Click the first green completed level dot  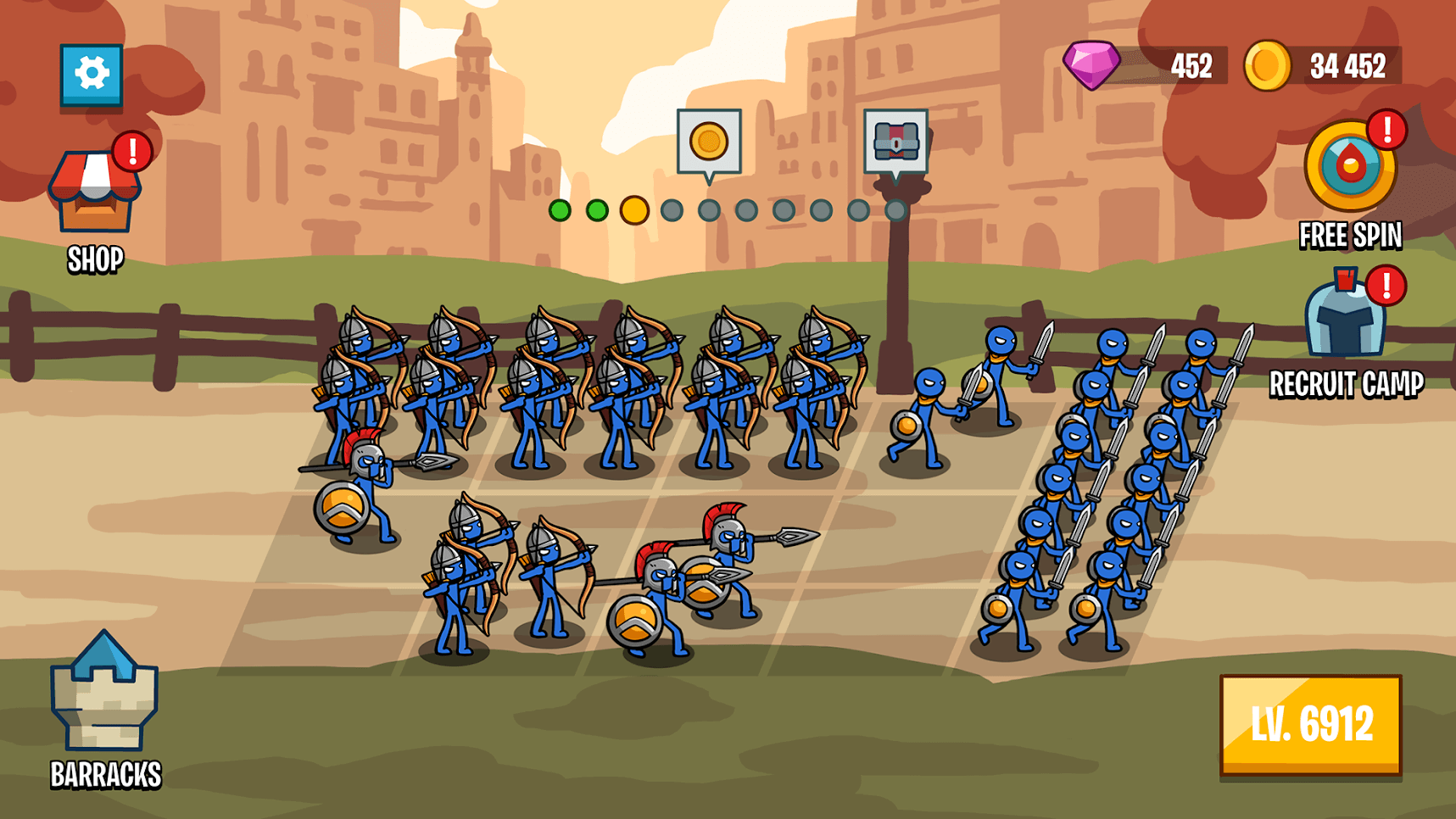click(x=560, y=209)
